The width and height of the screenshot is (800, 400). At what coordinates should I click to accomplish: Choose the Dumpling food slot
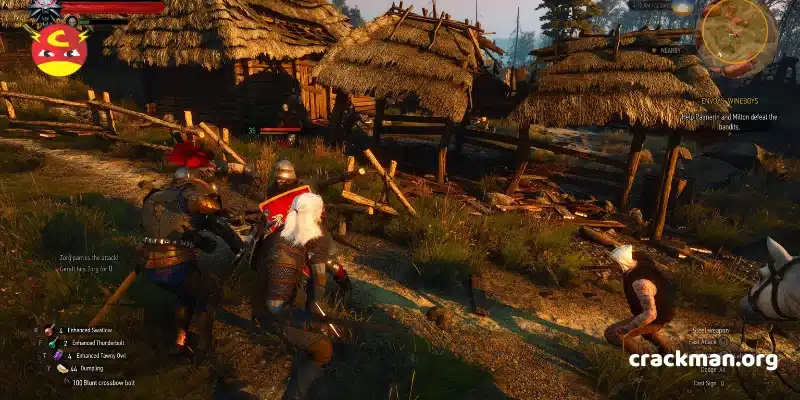(x=62, y=368)
